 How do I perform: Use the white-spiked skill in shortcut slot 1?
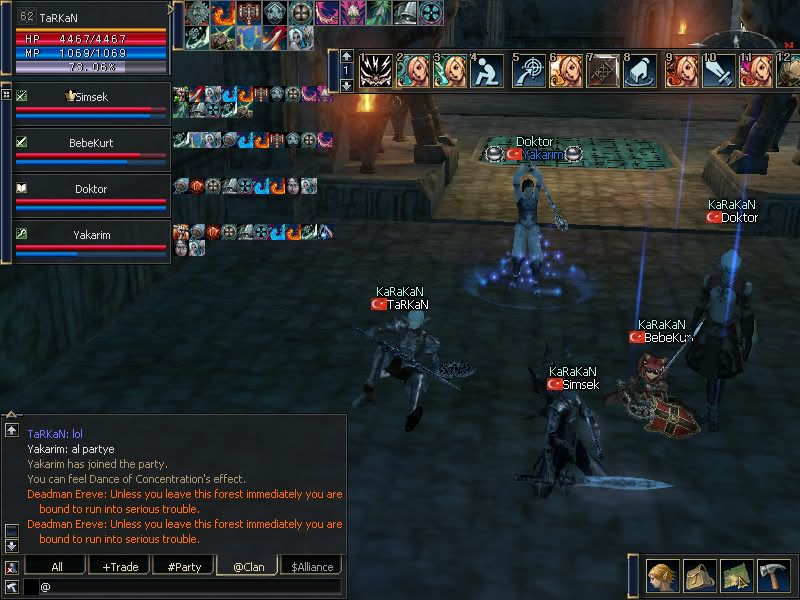pos(375,71)
